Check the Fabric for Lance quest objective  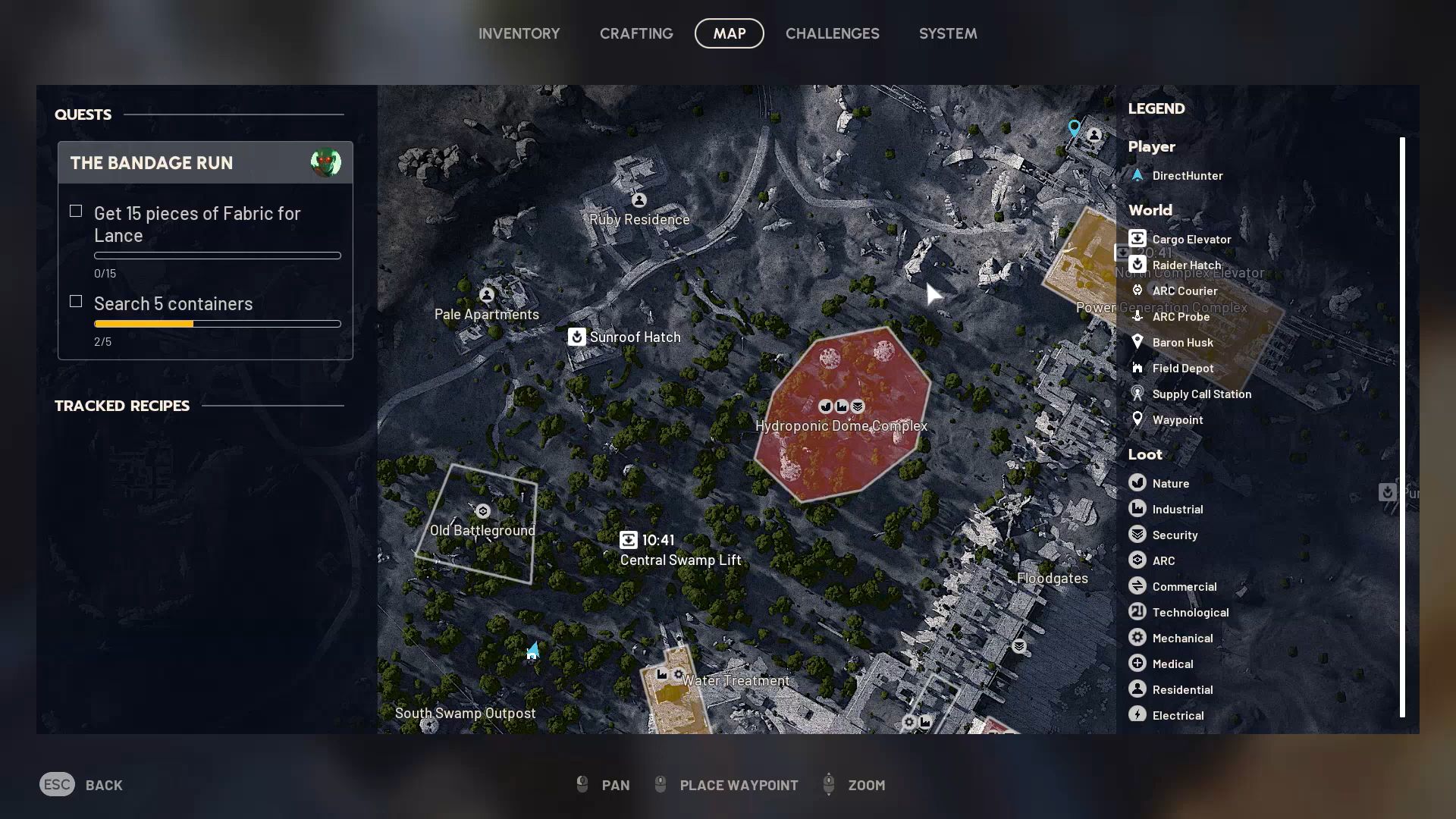(x=76, y=211)
